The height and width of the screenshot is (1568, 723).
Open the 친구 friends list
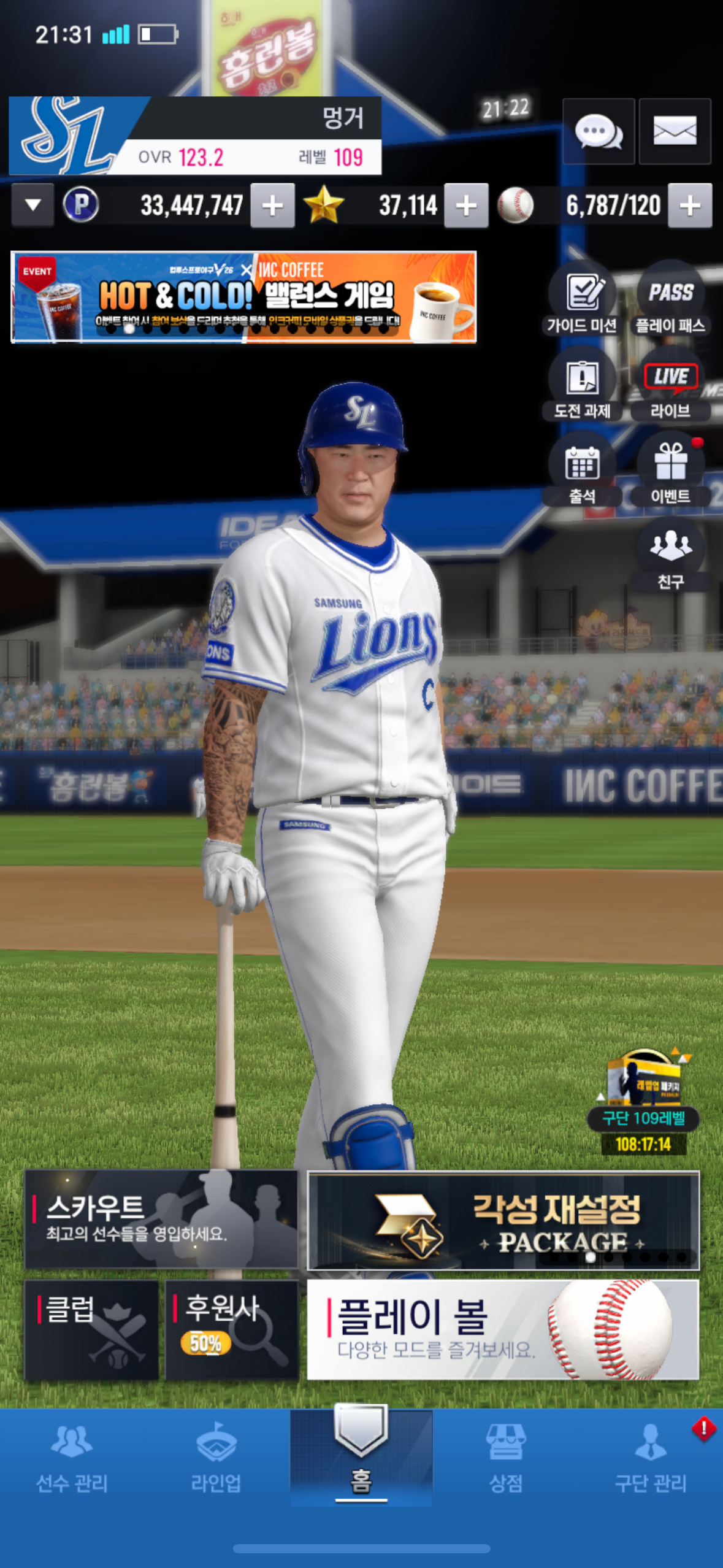pos(671,555)
